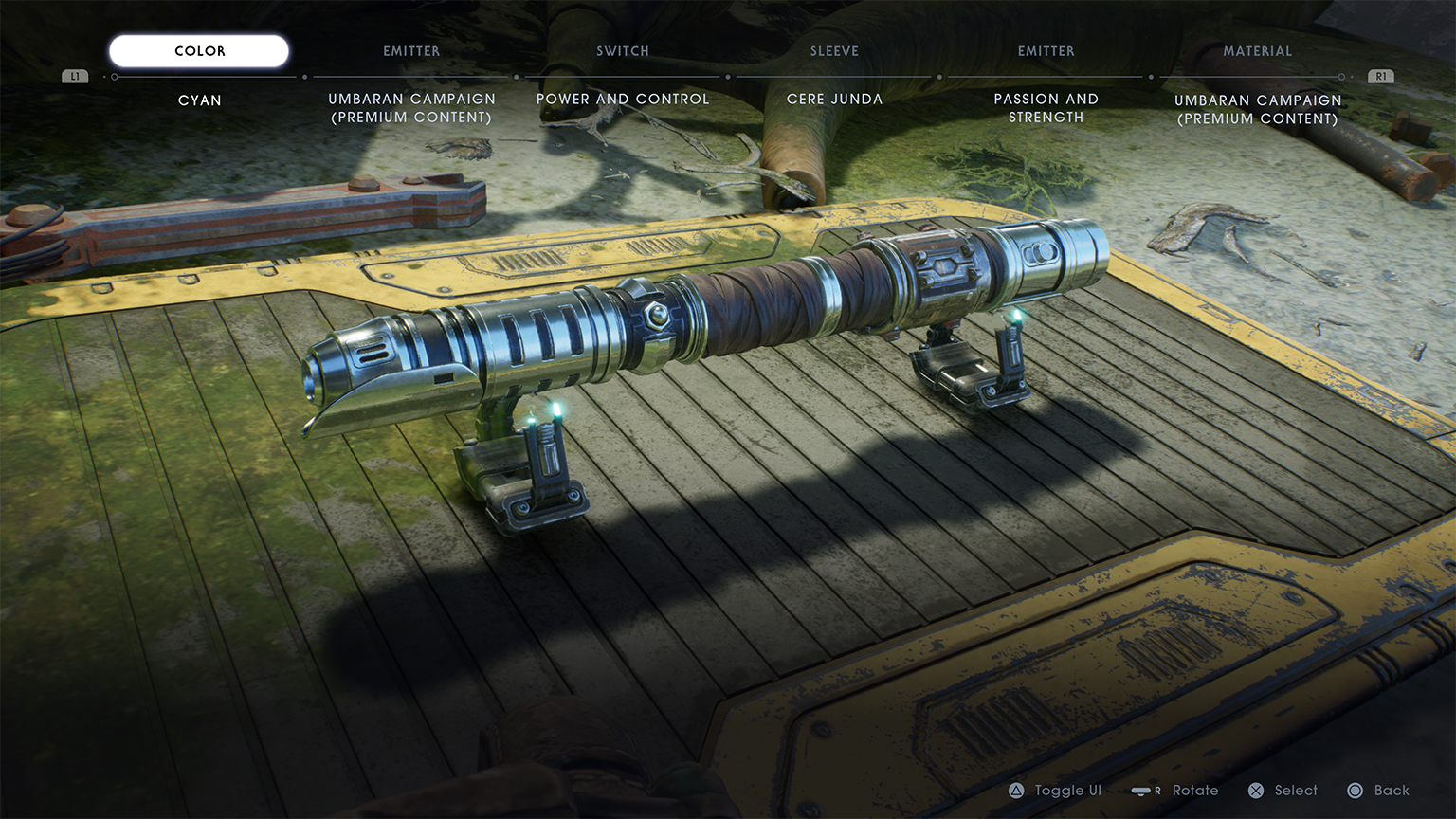Show the EMITTER tab above Passion and Strength
The height and width of the screenshot is (819, 1456).
point(1046,51)
